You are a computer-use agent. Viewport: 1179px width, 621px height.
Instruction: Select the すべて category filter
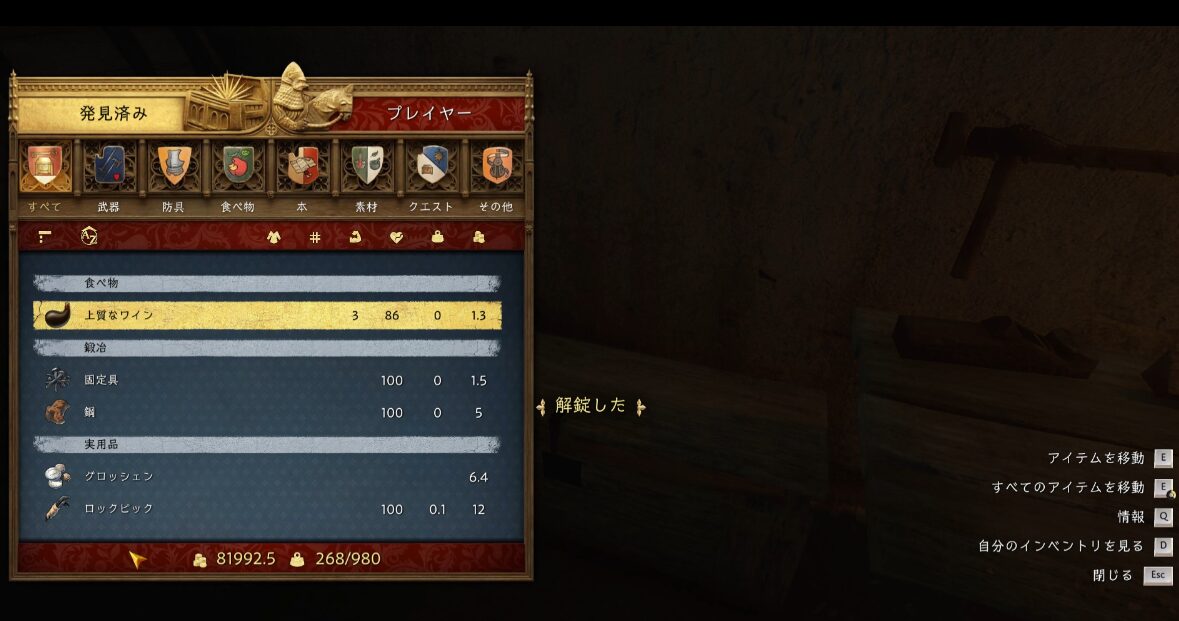tap(44, 167)
